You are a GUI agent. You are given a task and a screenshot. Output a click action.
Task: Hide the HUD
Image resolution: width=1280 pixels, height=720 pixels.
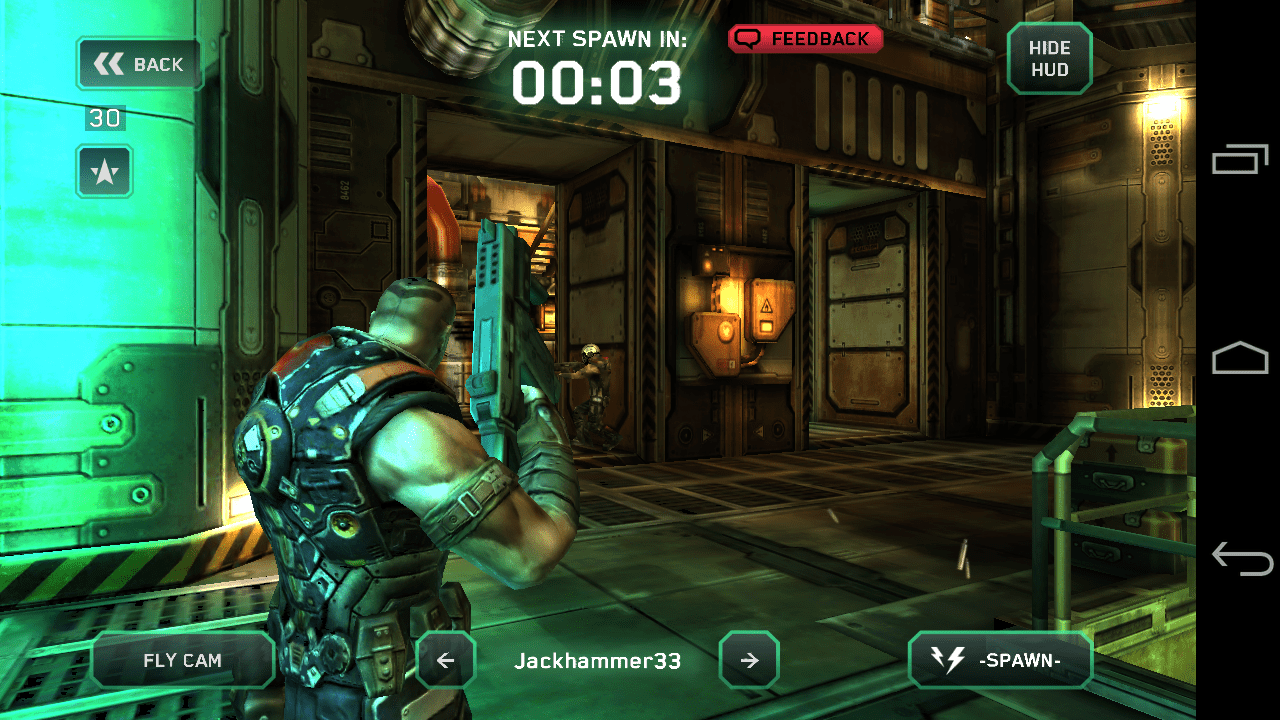click(x=1049, y=59)
